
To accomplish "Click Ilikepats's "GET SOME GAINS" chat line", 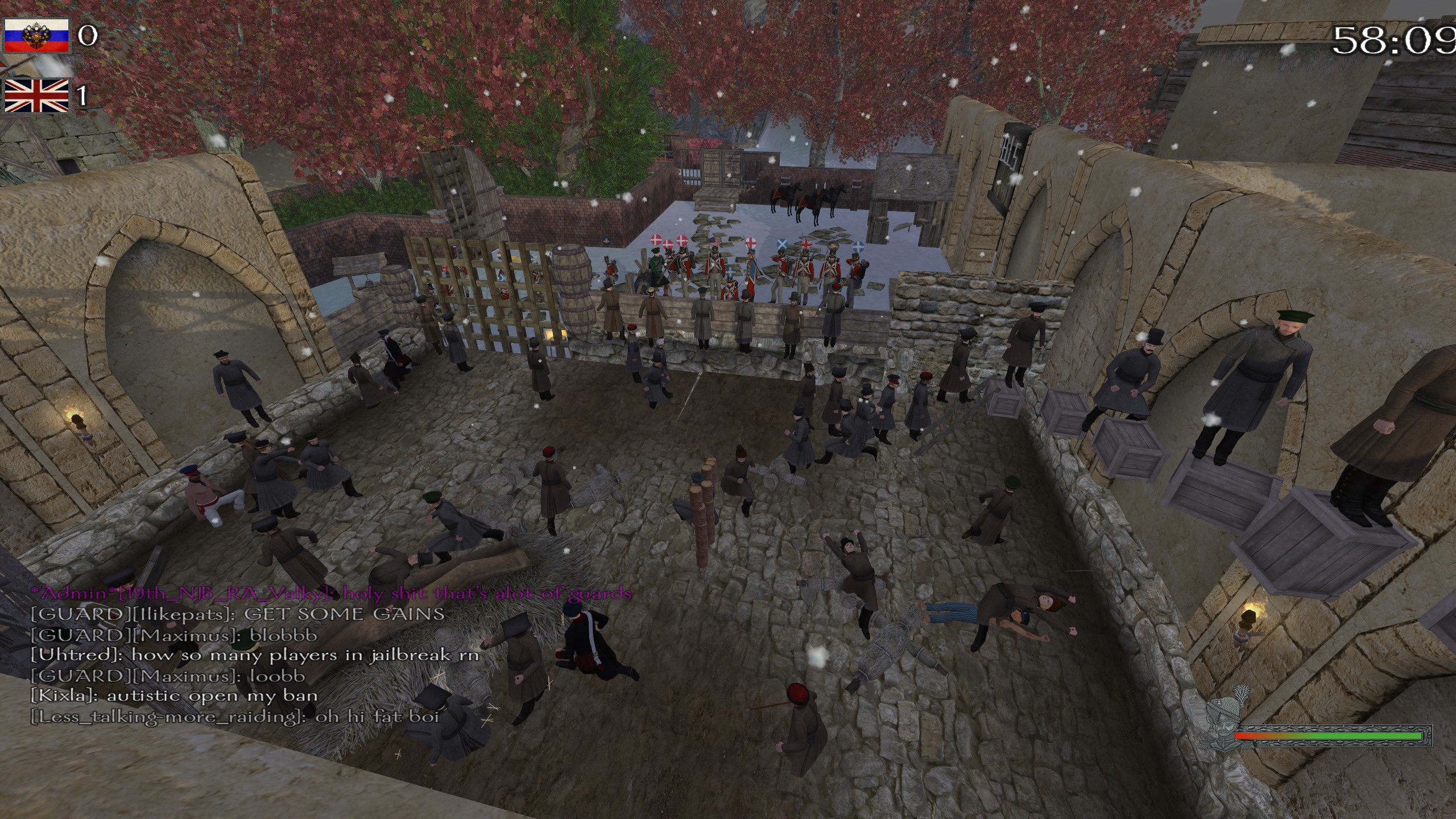I will pyautogui.click(x=237, y=614).
